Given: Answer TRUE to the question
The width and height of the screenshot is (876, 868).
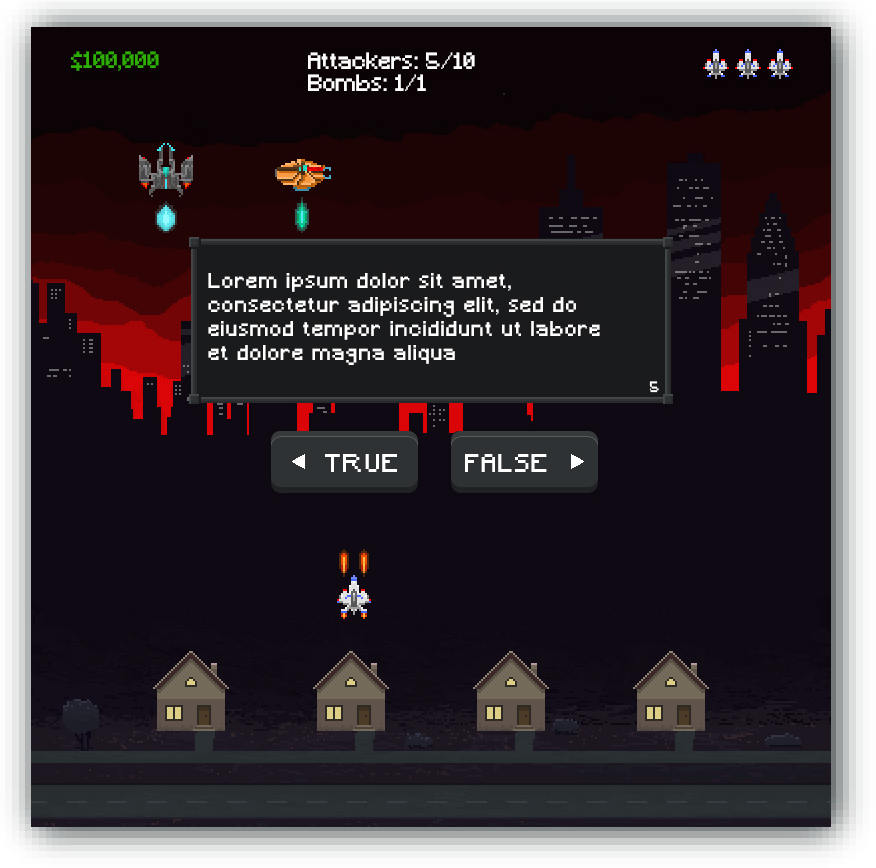Looking at the screenshot, I should point(344,462).
